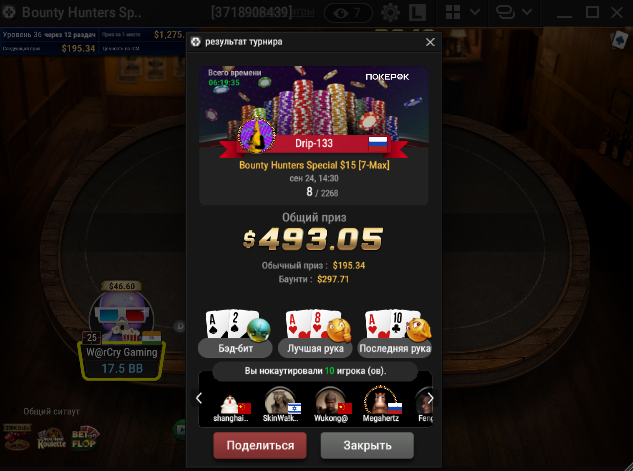Screen dimensions: 633x471
Task: Launch the Bet on Flop side game
Action: tap(86, 436)
